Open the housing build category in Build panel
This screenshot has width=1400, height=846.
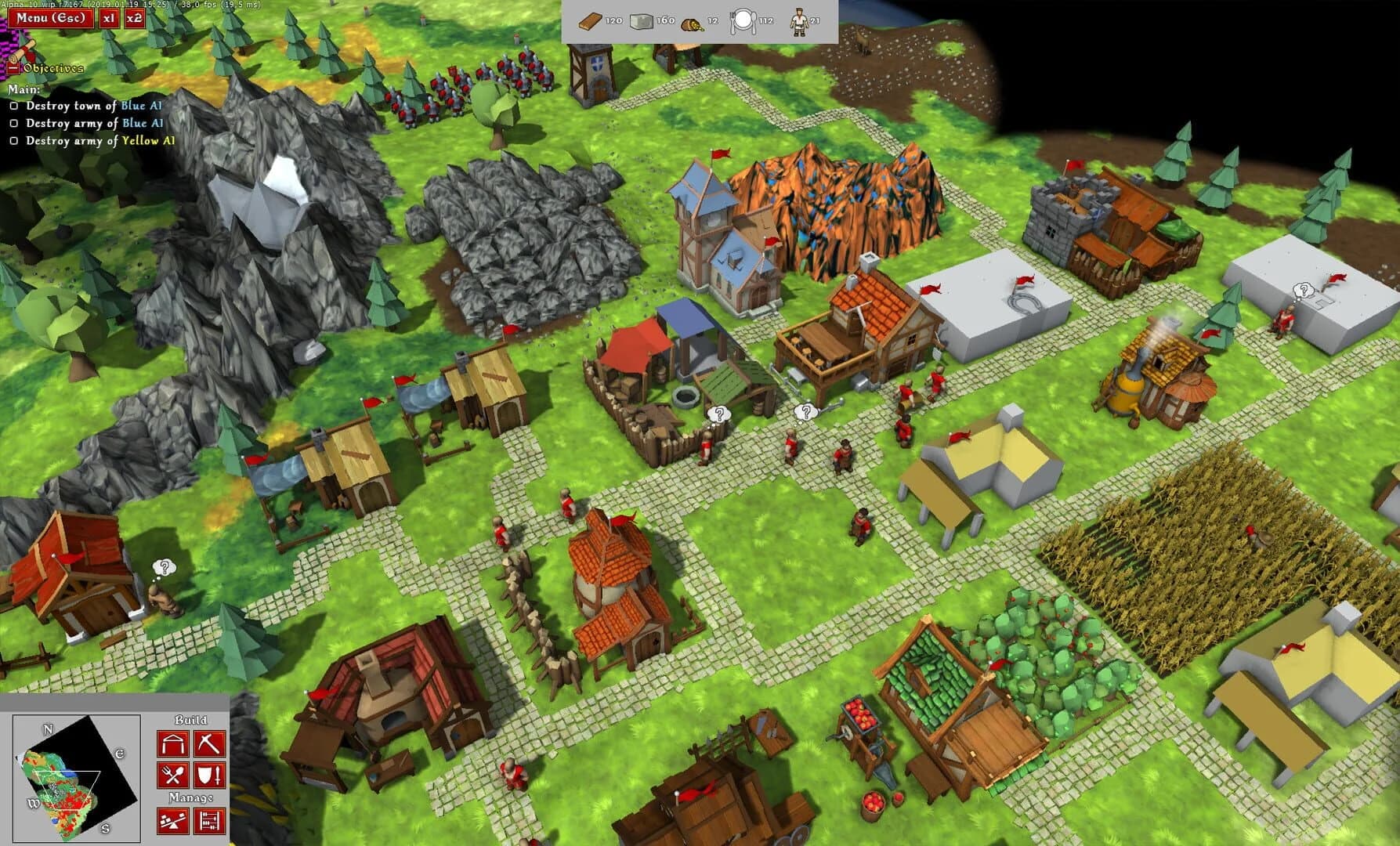pyautogui.click(x=173, y=744)
